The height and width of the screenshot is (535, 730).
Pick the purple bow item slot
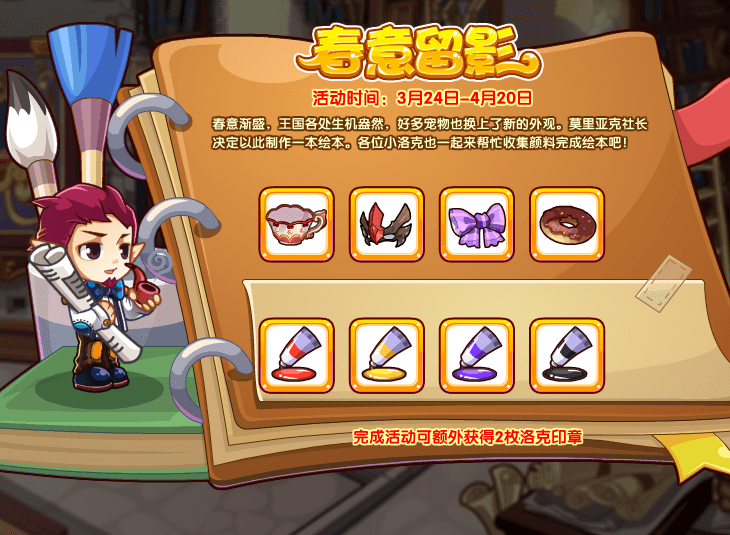click(x=476, y=225)
